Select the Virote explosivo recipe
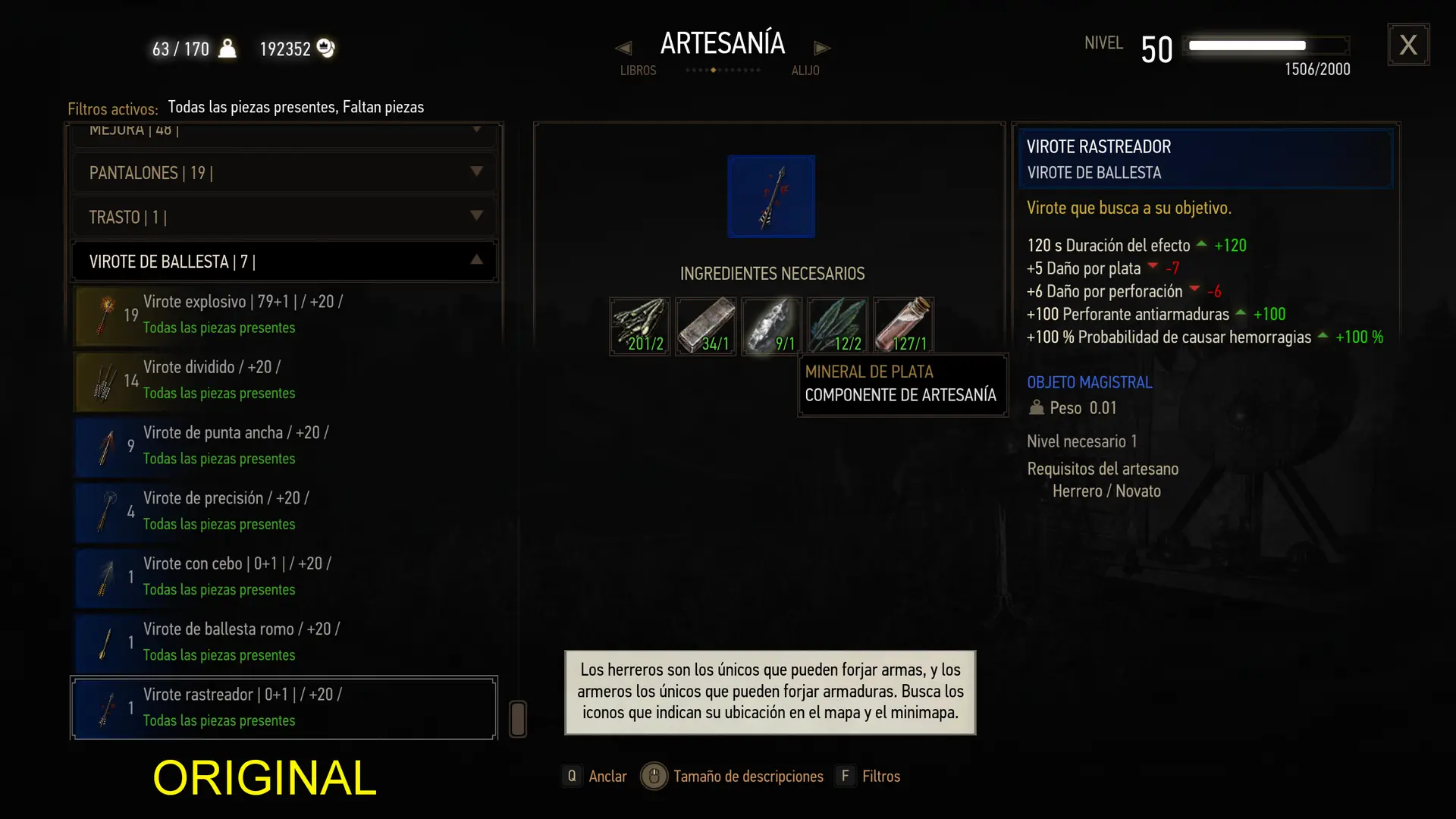The image size is (1456, 819). [x=284, y=315]
